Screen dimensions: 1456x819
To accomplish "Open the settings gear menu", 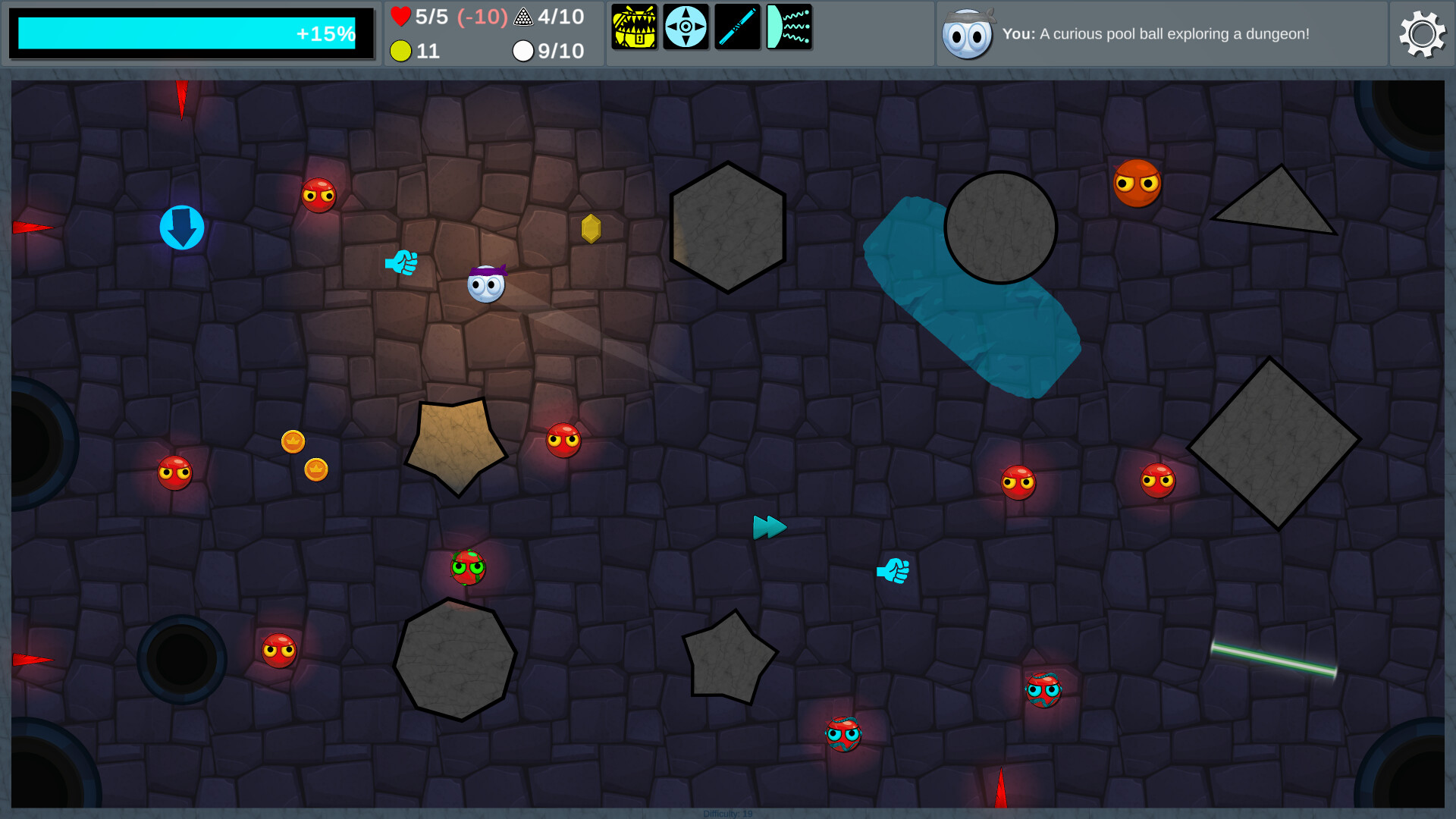I will [x=1422, y=33].
